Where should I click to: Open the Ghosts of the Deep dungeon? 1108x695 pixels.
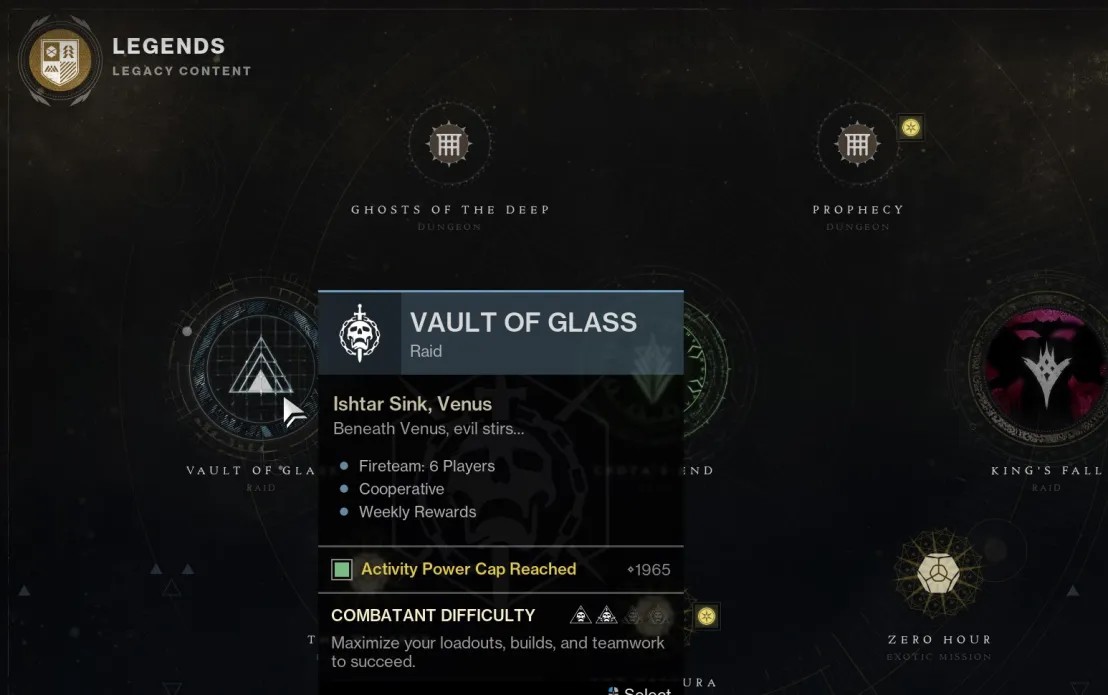pyautogui.click(x=449, y=146)
